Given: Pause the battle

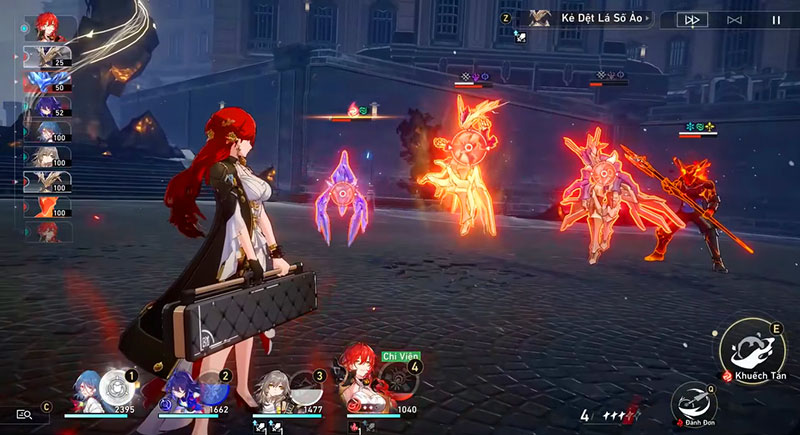Looking at the screenshot, I should tap(776, 19).
